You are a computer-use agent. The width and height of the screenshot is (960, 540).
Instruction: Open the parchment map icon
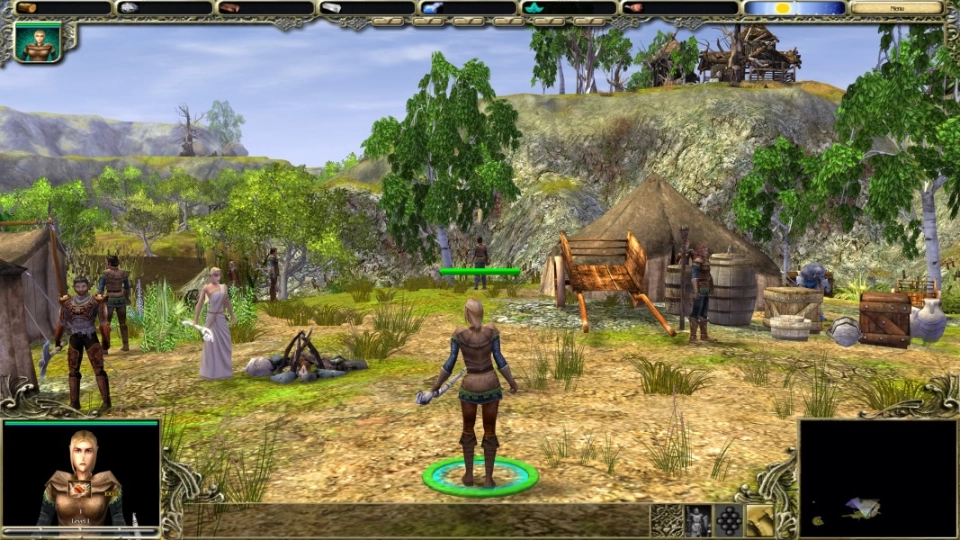point(760,520)
